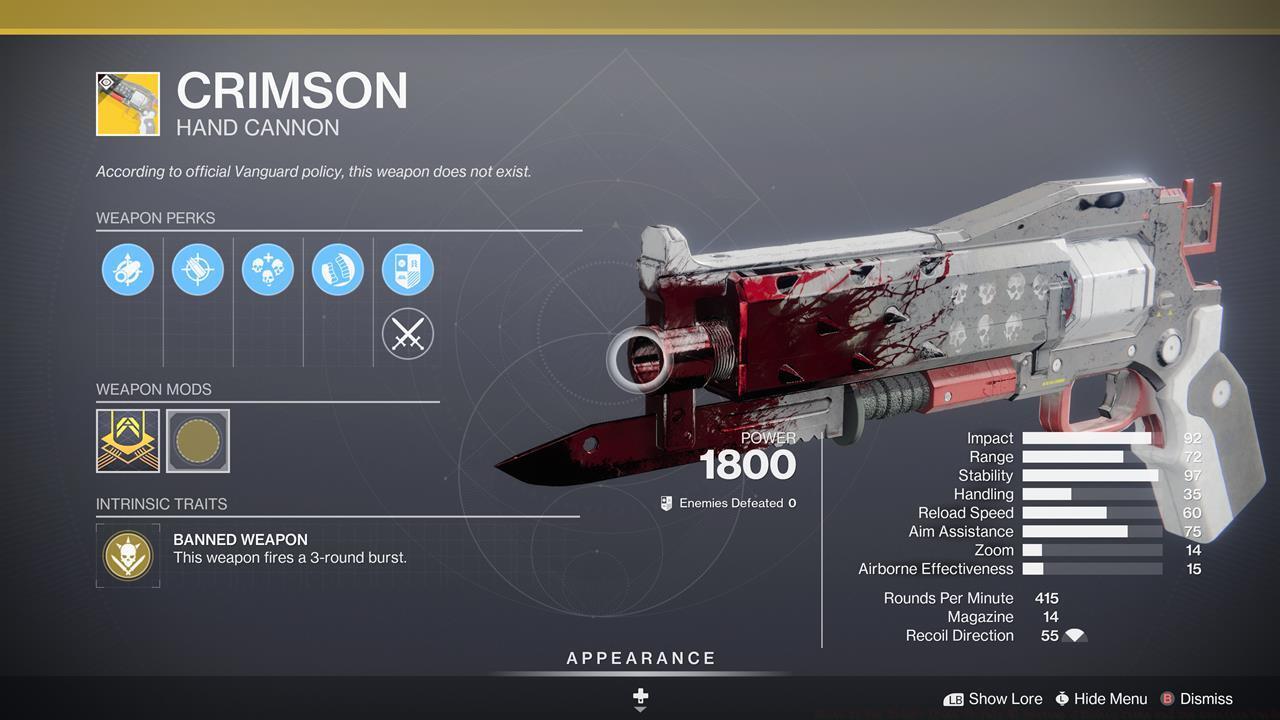Click the 1800 Power value

748,463
